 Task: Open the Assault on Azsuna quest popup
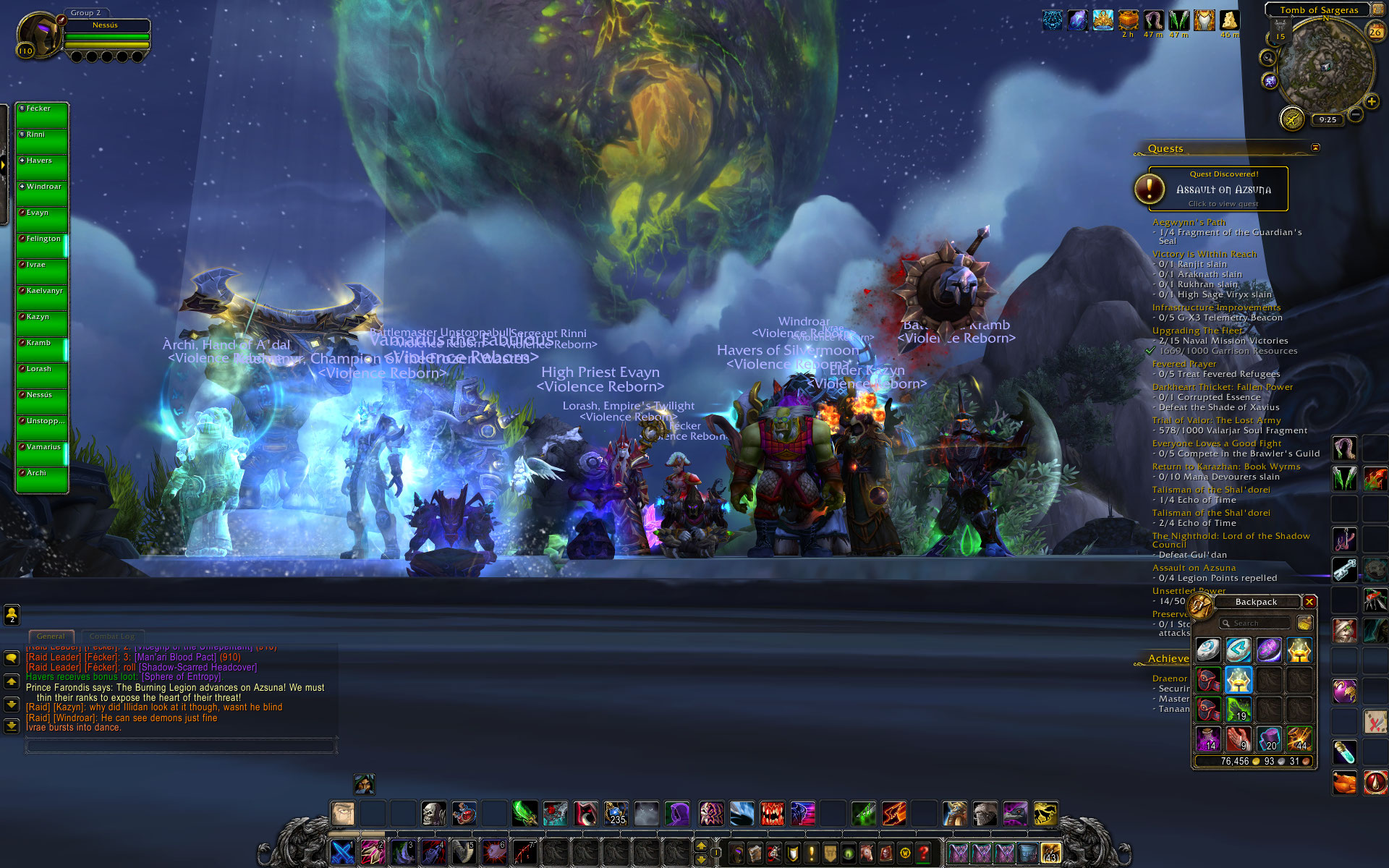tap(1223, 190)
